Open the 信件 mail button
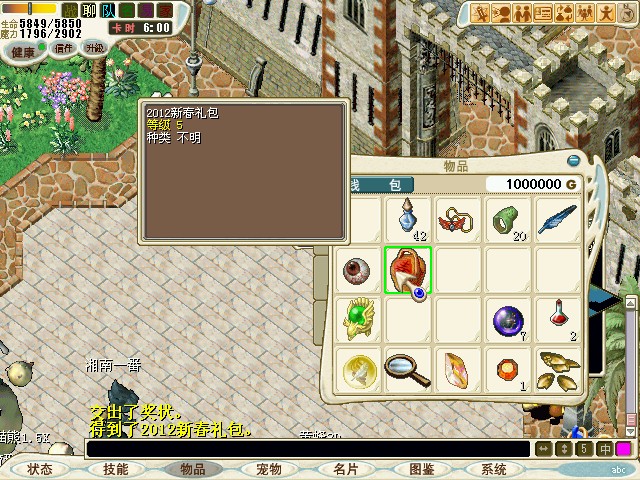 click(65, 48)
